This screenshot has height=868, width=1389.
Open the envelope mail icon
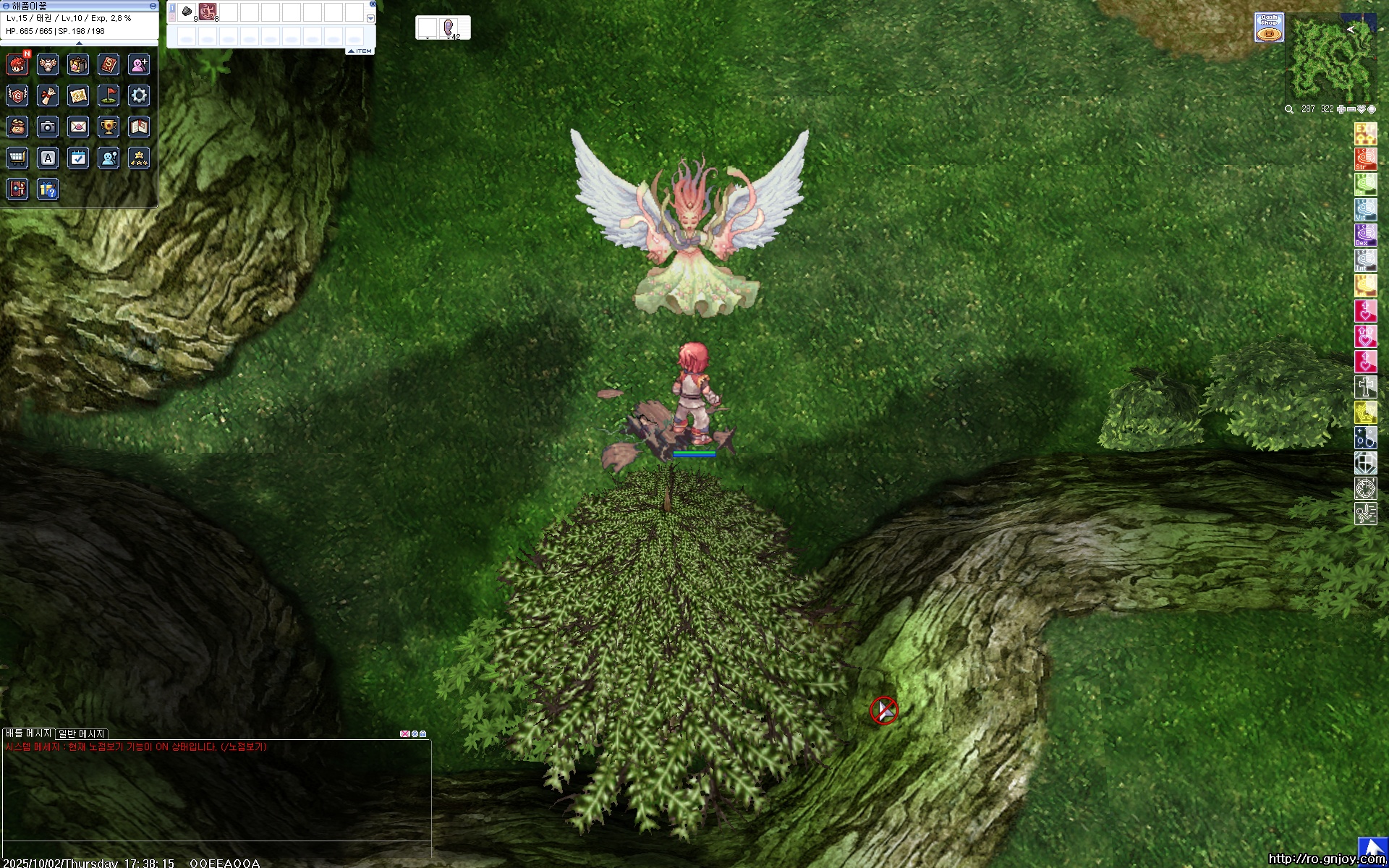pyautogui.click(x=78, y=127)
